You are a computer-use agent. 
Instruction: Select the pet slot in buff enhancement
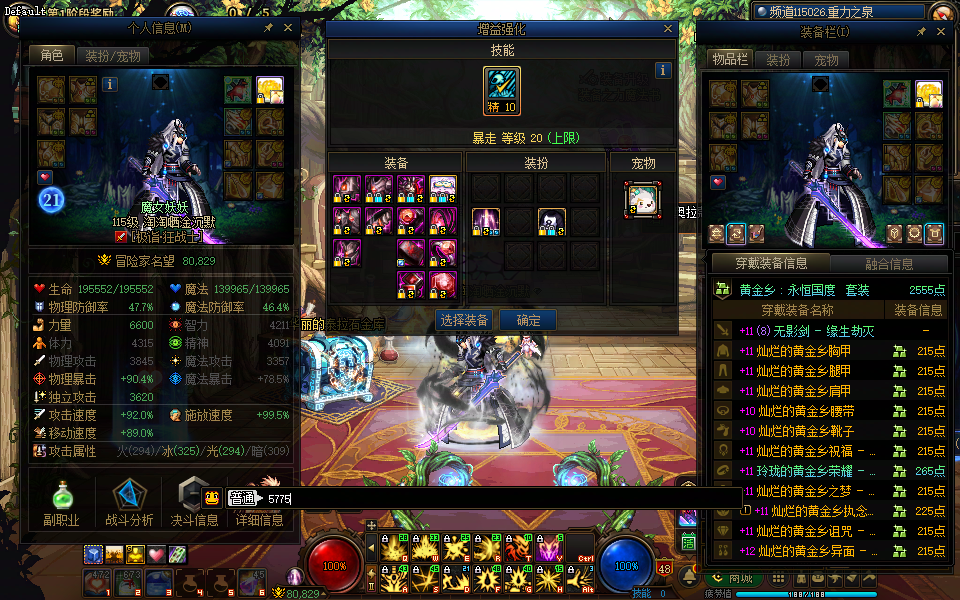[641, 199]
